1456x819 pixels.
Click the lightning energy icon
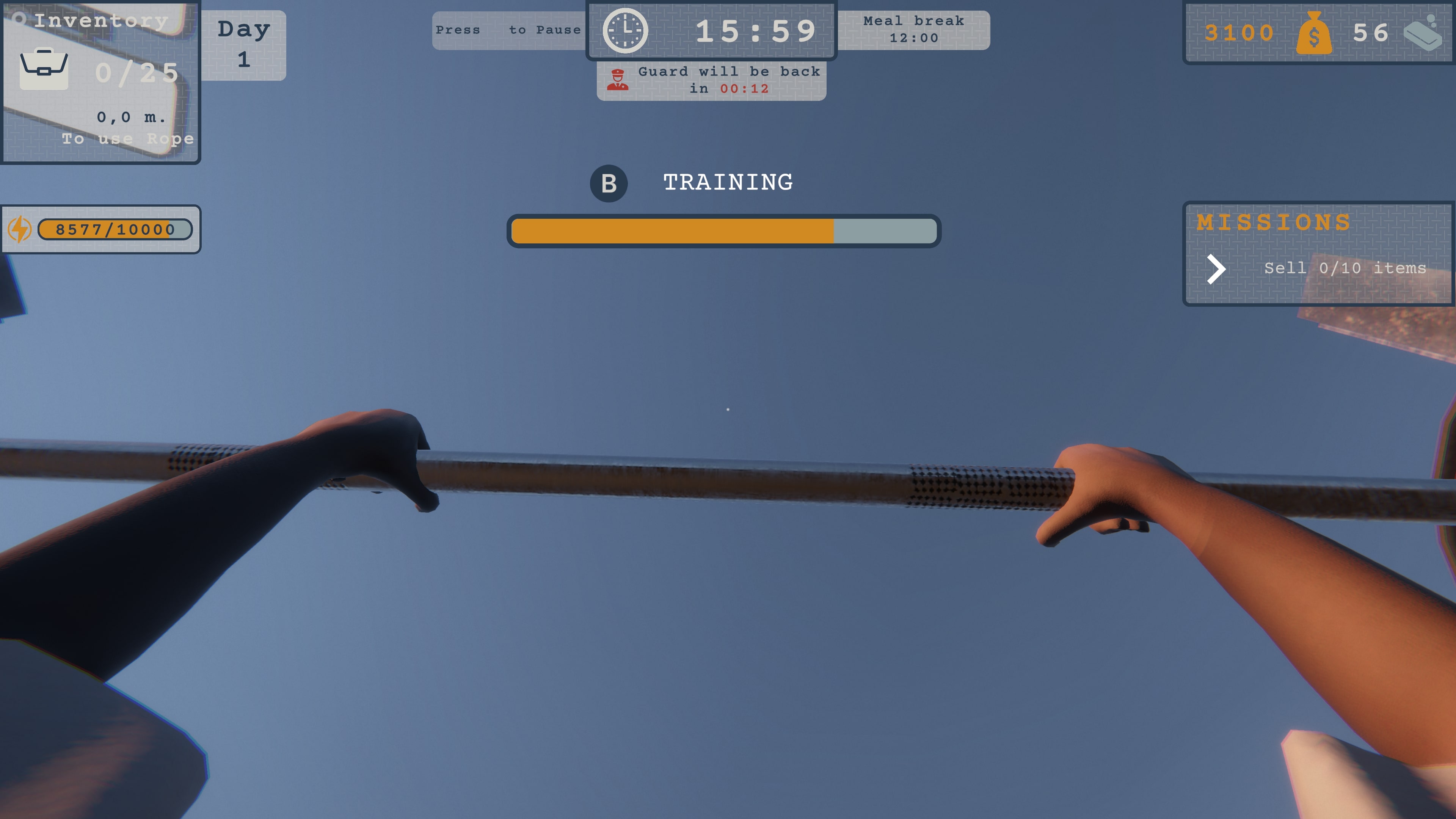click(20, 229)
